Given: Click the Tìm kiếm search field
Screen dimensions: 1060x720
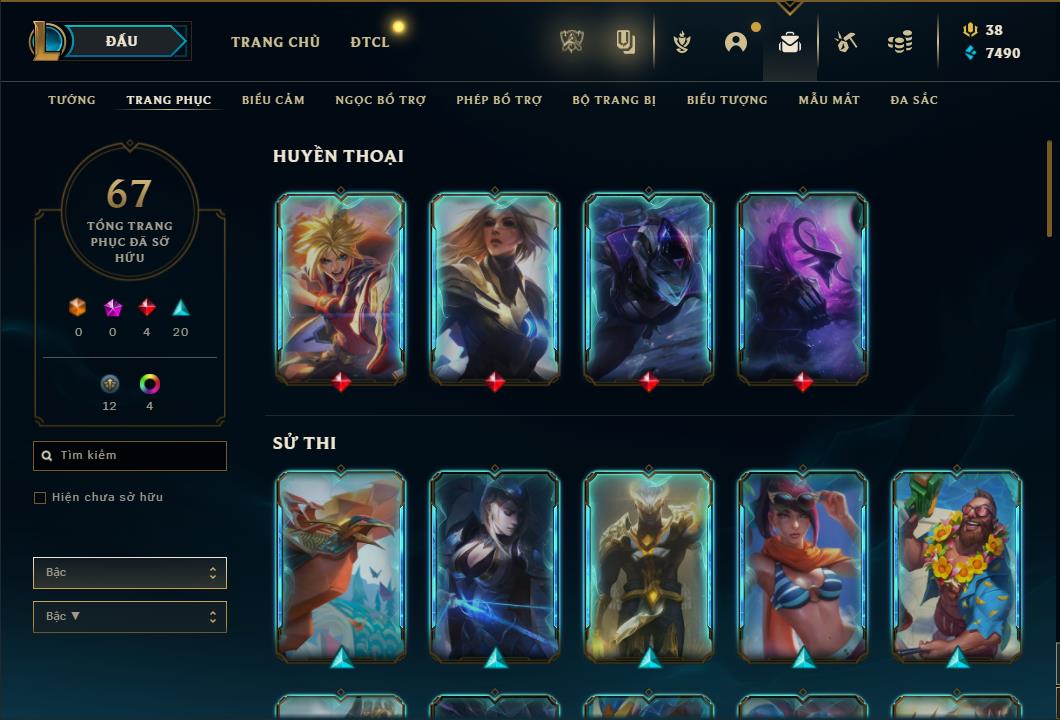Looking at the screenshot, I should (x=130, y=456).
